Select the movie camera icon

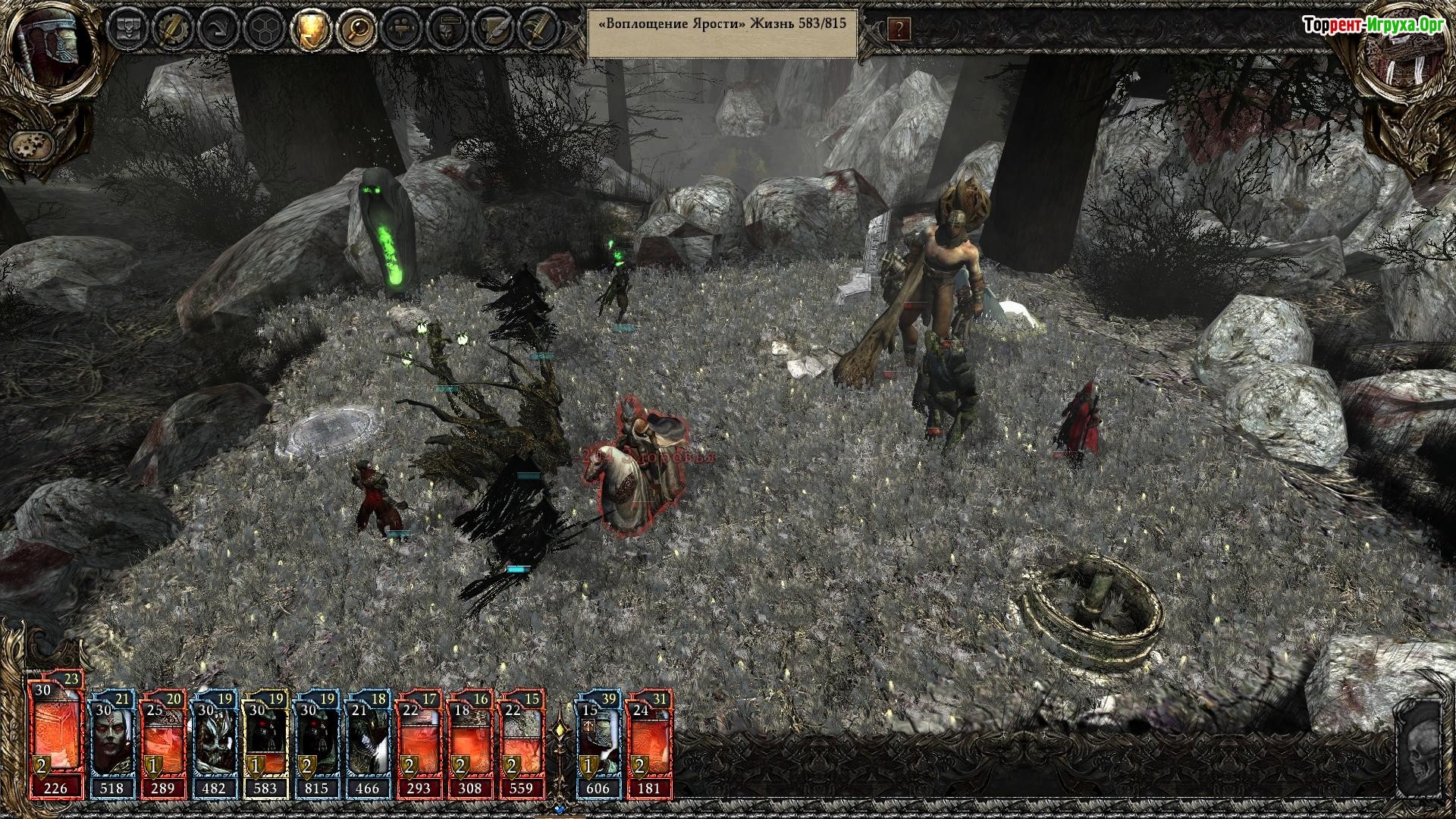point(402,29)
